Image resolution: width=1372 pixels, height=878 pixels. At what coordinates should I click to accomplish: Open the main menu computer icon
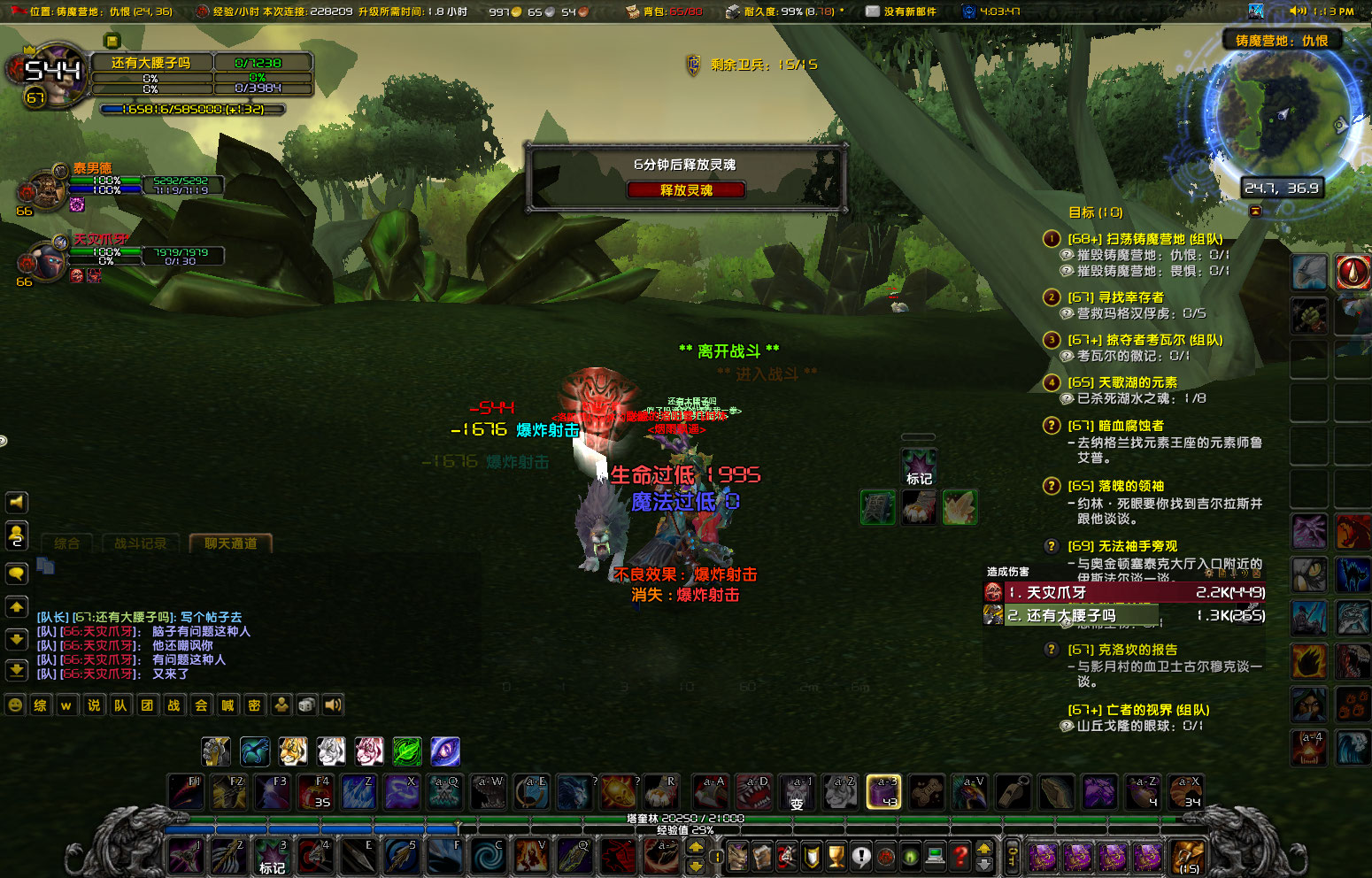click(x=936, y=857)
